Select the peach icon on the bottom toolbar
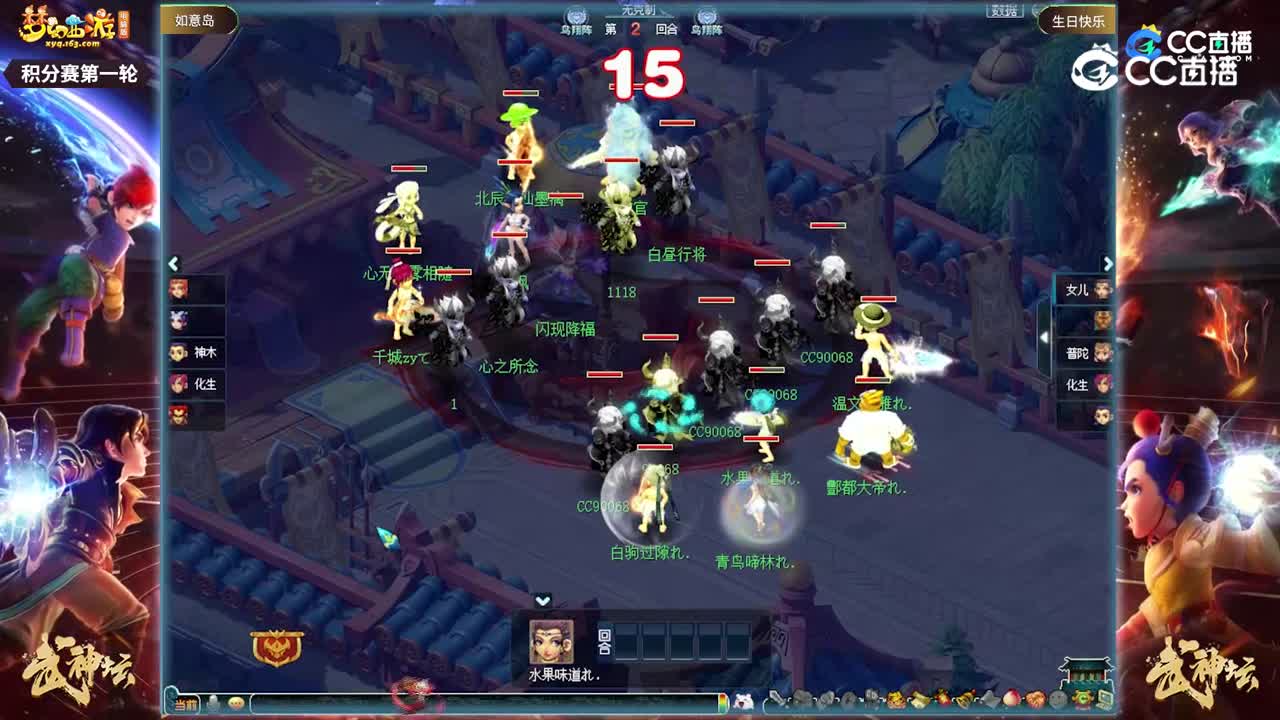The width and height of the screenshot is (1280, 720). [x=1011, y=698]
